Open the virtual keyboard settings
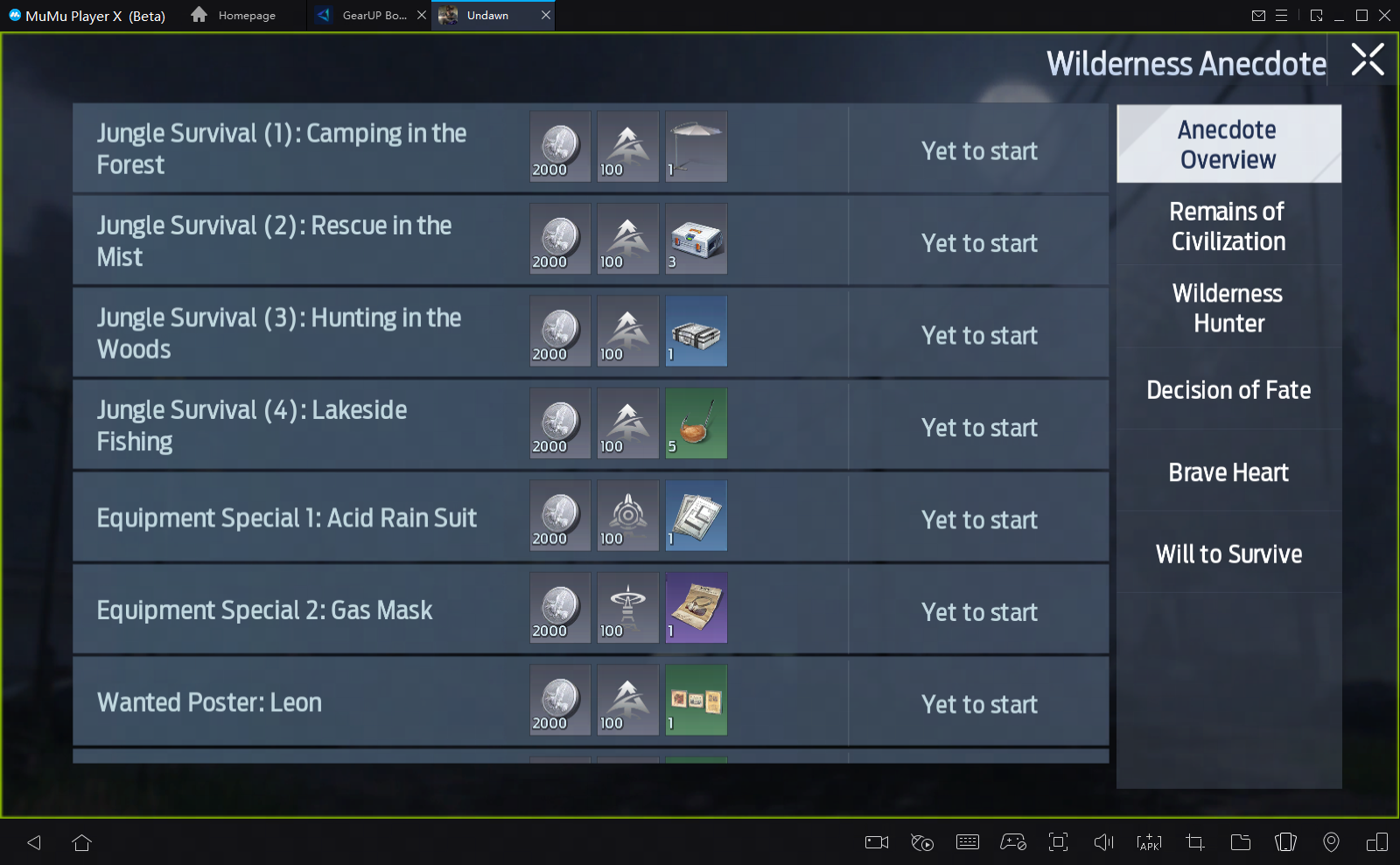 pos(967,842)
